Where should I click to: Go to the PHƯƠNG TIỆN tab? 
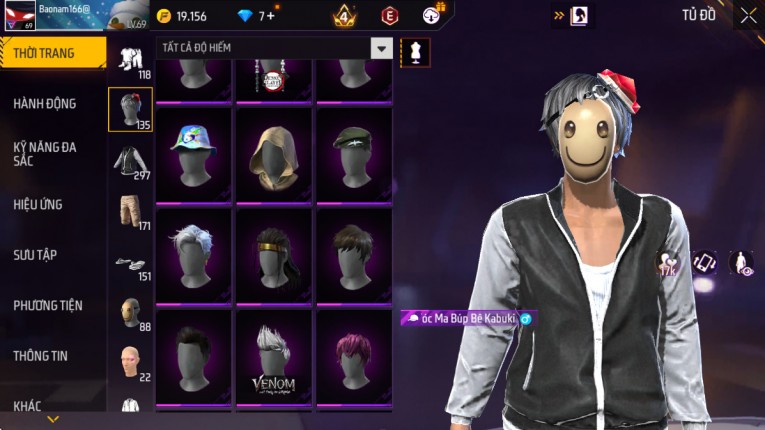click(x=48, y=305)
